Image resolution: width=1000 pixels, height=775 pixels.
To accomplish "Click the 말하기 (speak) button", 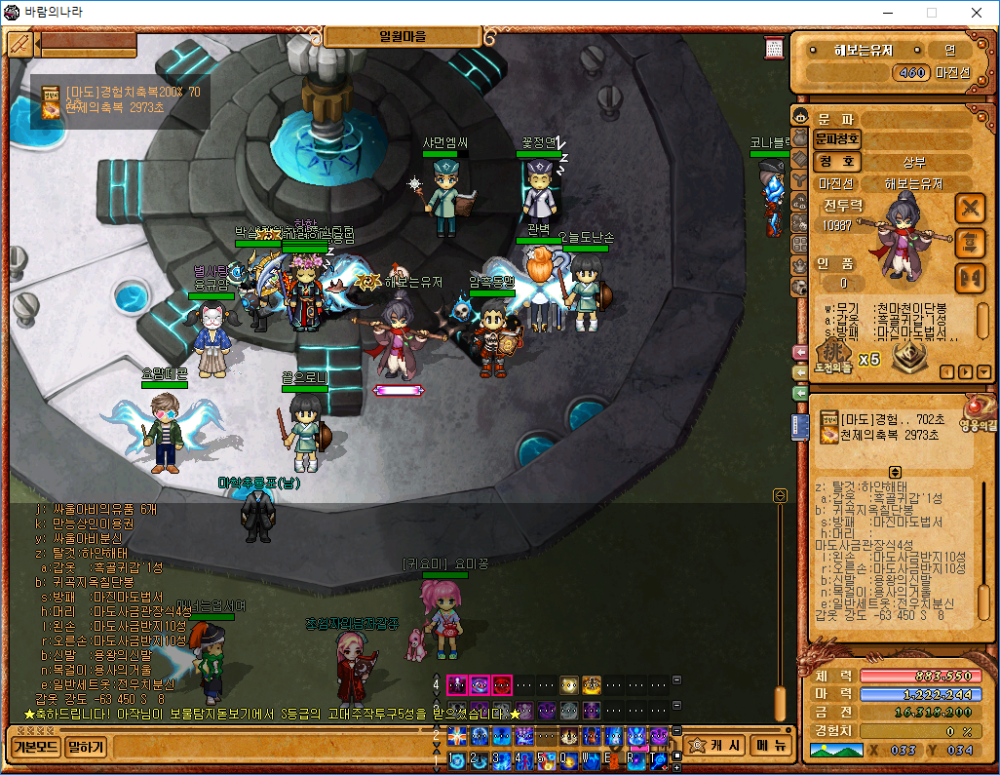I will click(x=86, y=746).
